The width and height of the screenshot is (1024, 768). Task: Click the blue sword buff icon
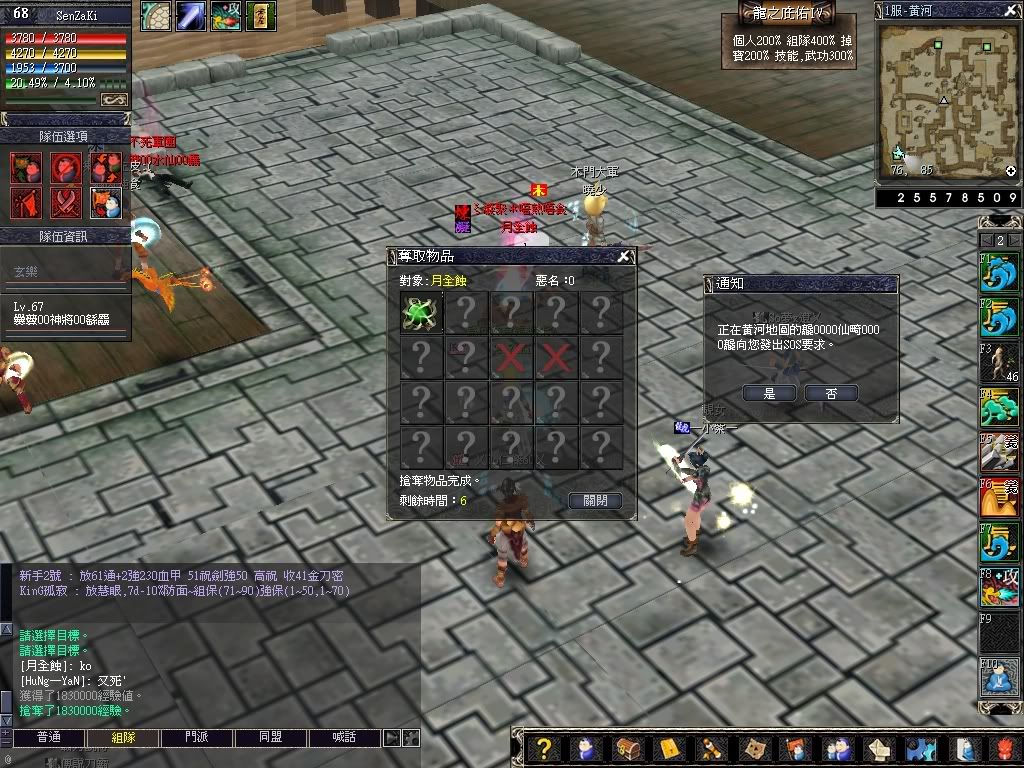(191, 17)
